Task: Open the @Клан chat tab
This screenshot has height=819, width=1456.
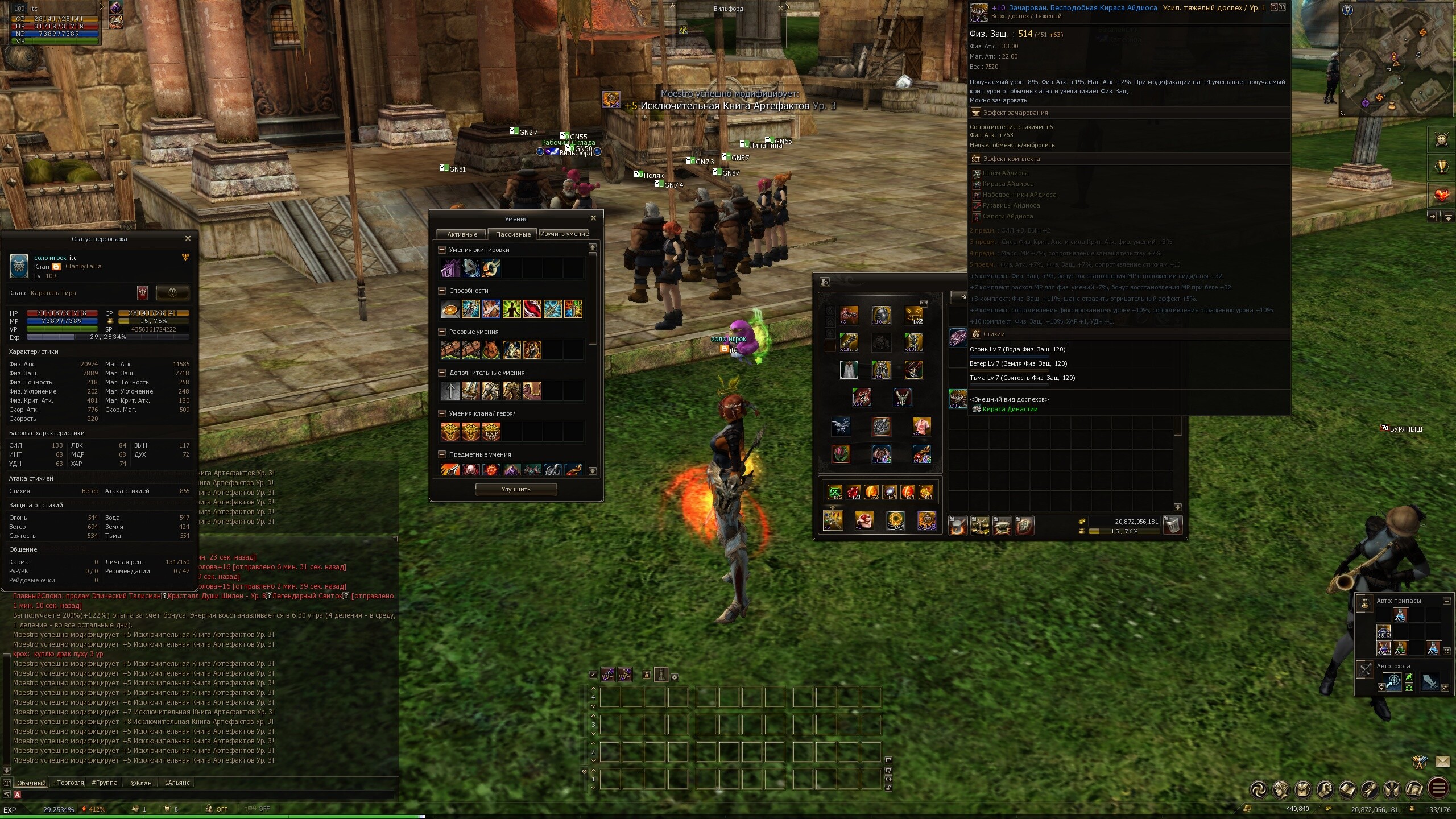Action: tap(140, 783)
